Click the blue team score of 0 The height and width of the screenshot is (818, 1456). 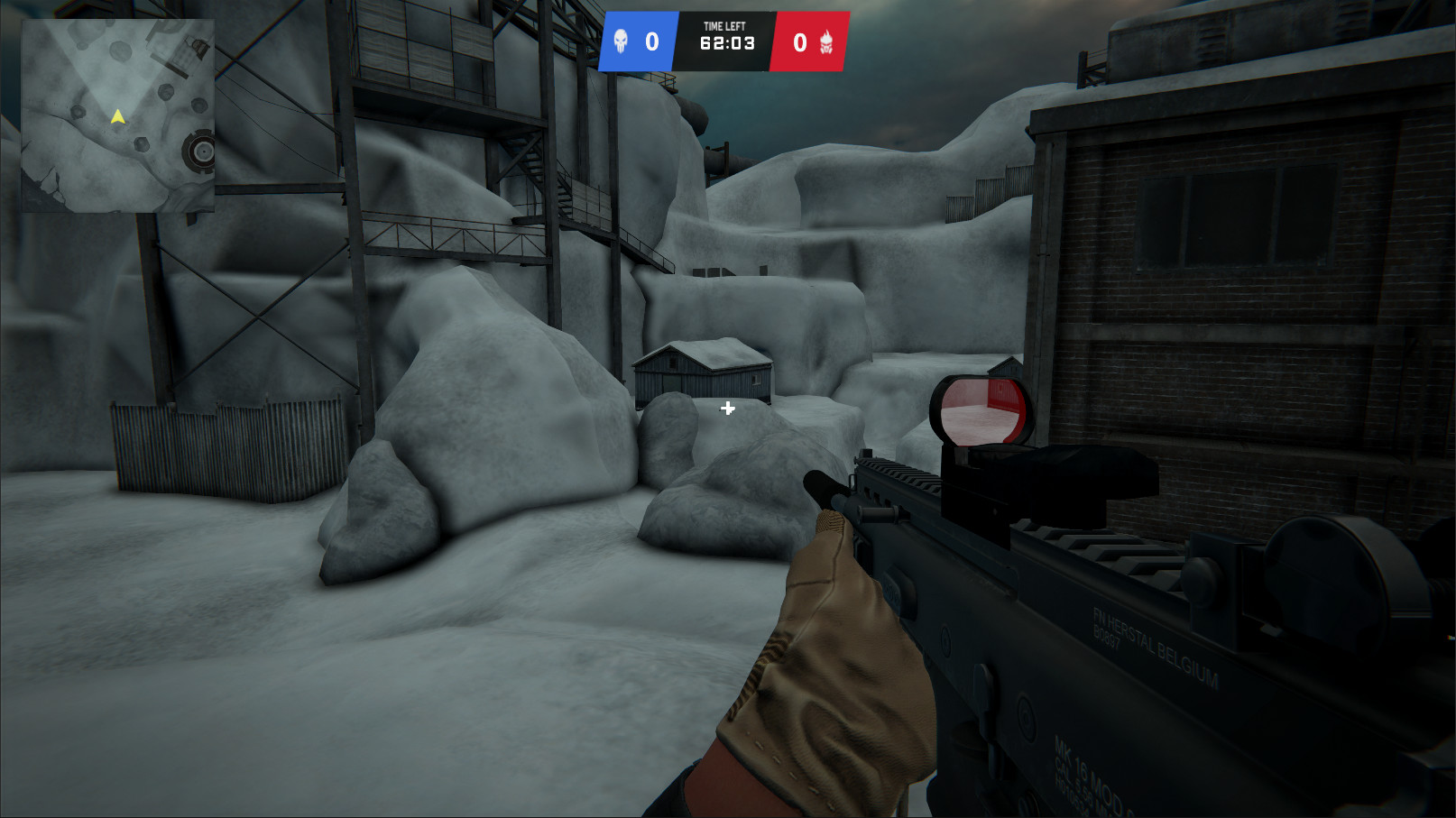point(651,41)
